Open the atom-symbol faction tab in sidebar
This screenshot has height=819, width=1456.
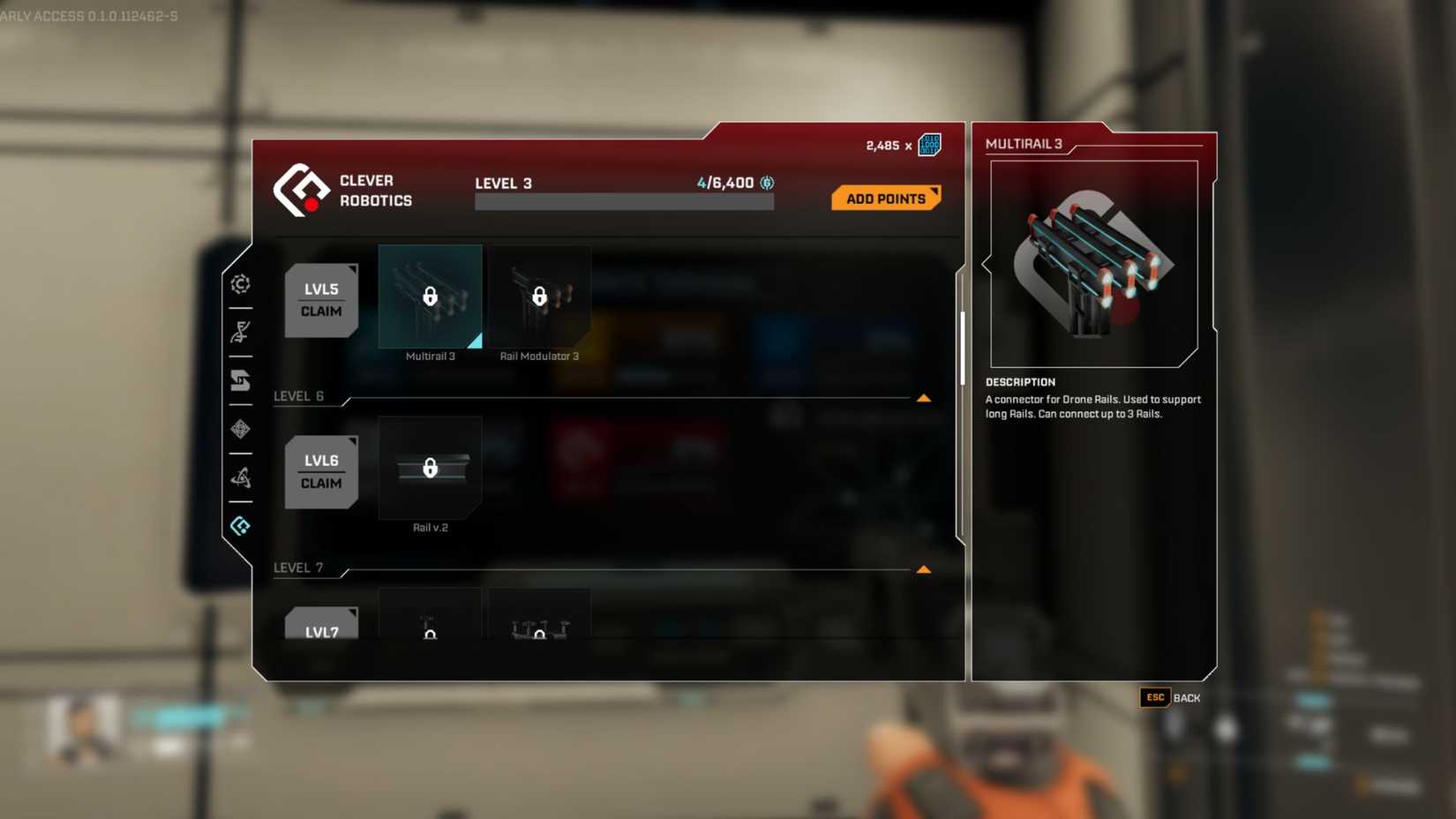click(x=240, y=477)
